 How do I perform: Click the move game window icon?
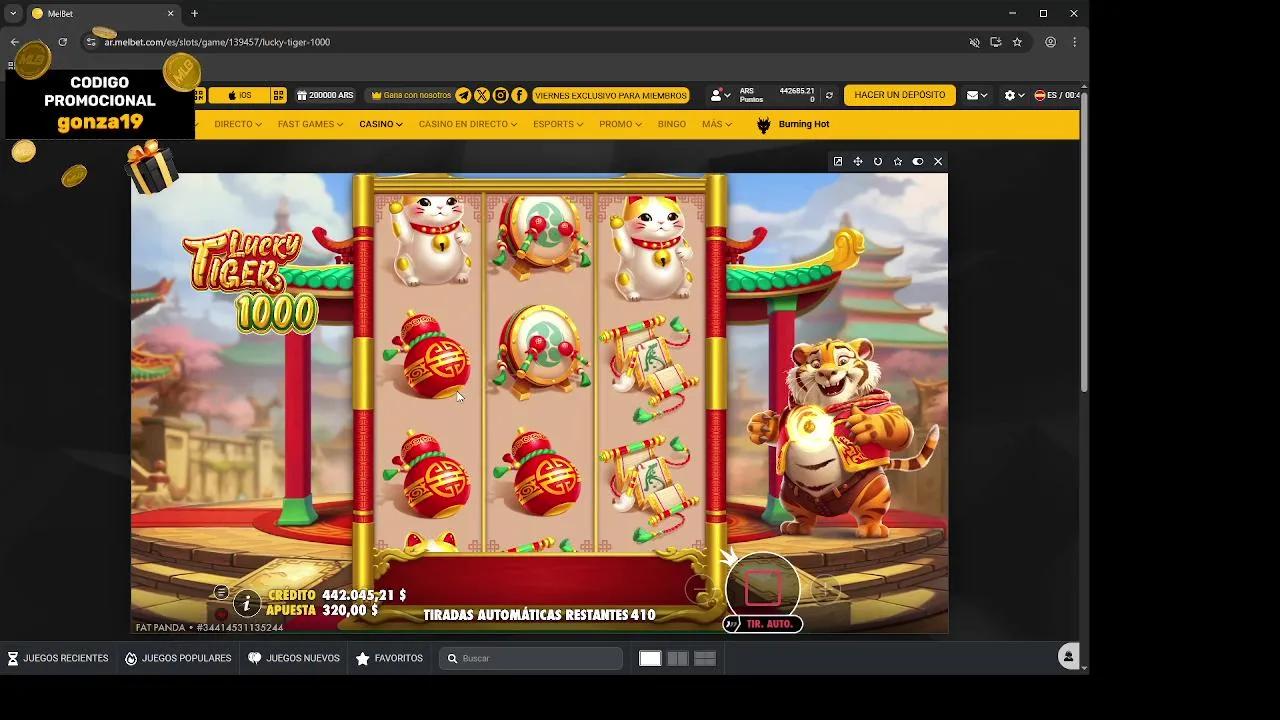[x=858, y=161]
